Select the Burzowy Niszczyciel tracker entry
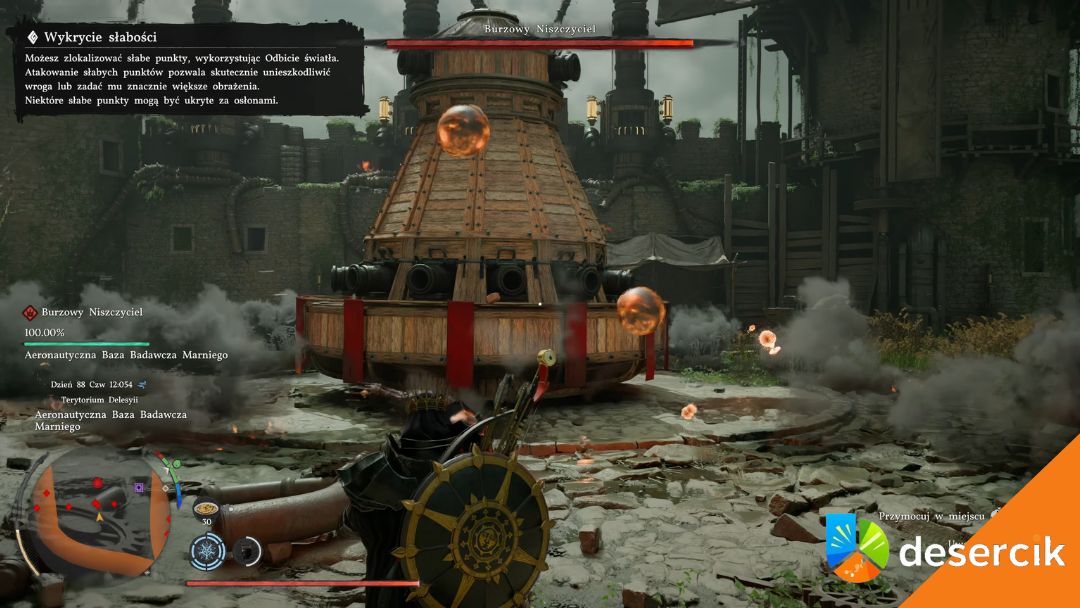The width and height of the screenshot is (1080, 608). tap(91, 312)
